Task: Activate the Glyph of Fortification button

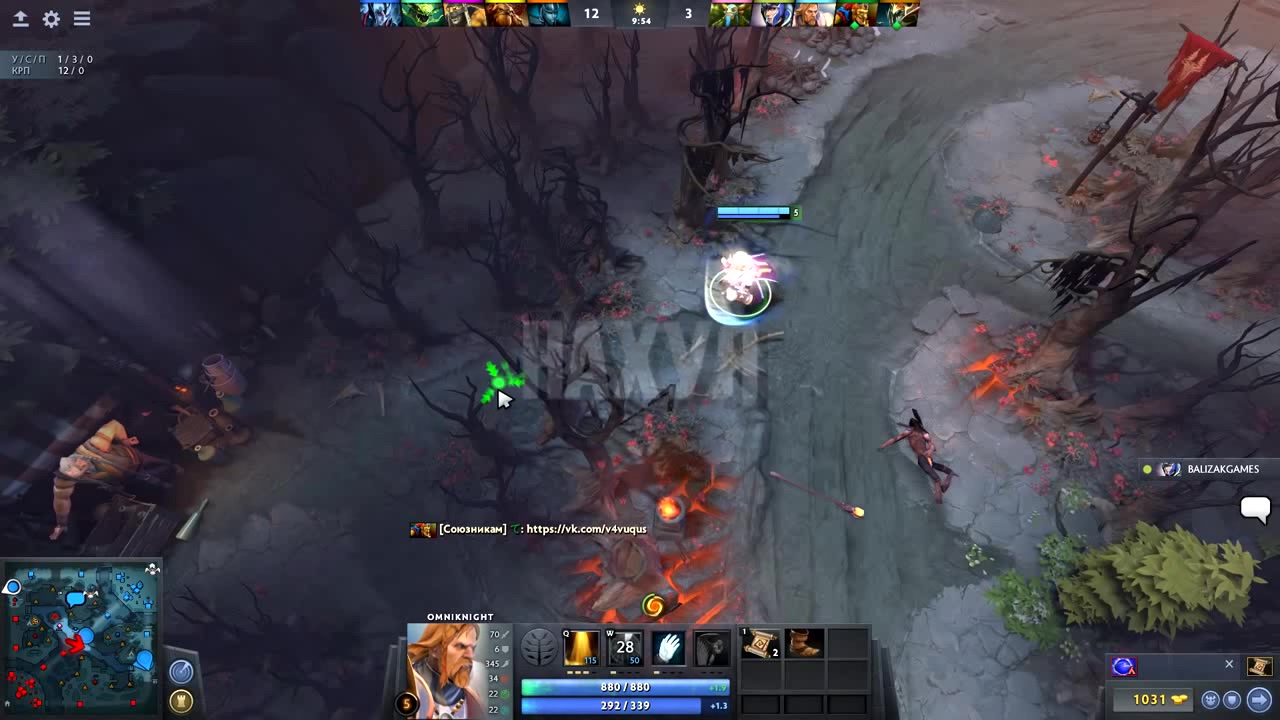Action: coord(181,700)
